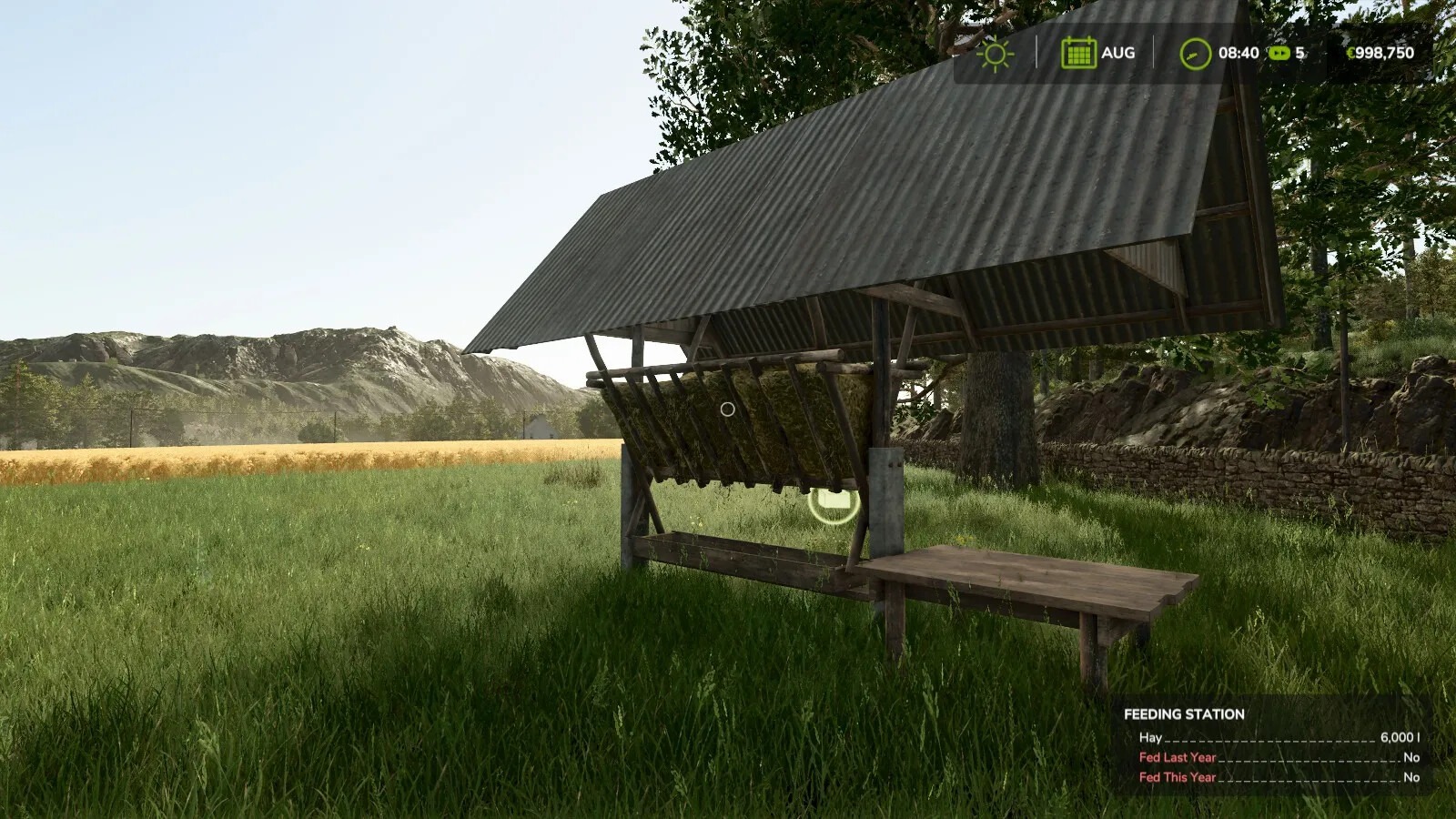Image resolution: width=1456 pixels, height=819 pixels.
Task: Click the time-scale fast-forward icon
Action: pos(1279,53)
